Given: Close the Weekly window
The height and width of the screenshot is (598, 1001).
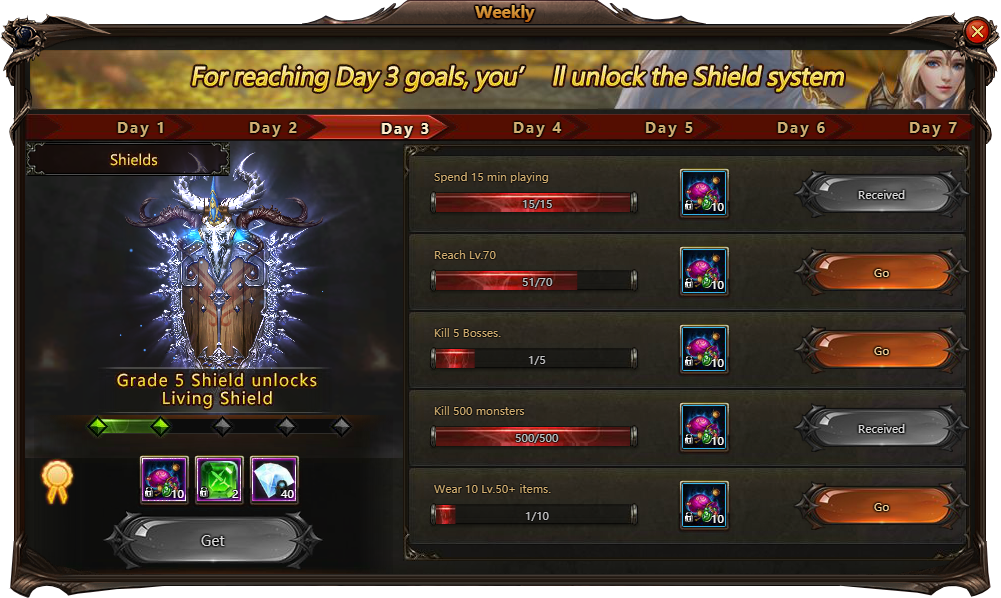Looking at the screenshot, I should click(977, 33).
